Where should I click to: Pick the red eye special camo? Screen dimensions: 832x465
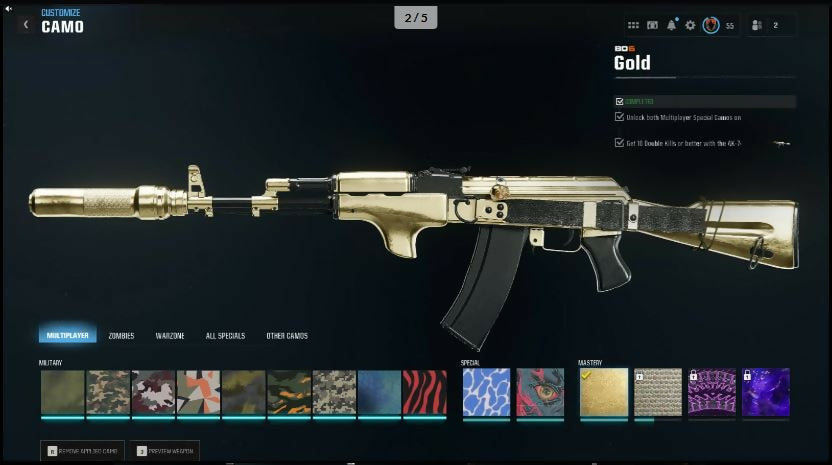[540, 392]
